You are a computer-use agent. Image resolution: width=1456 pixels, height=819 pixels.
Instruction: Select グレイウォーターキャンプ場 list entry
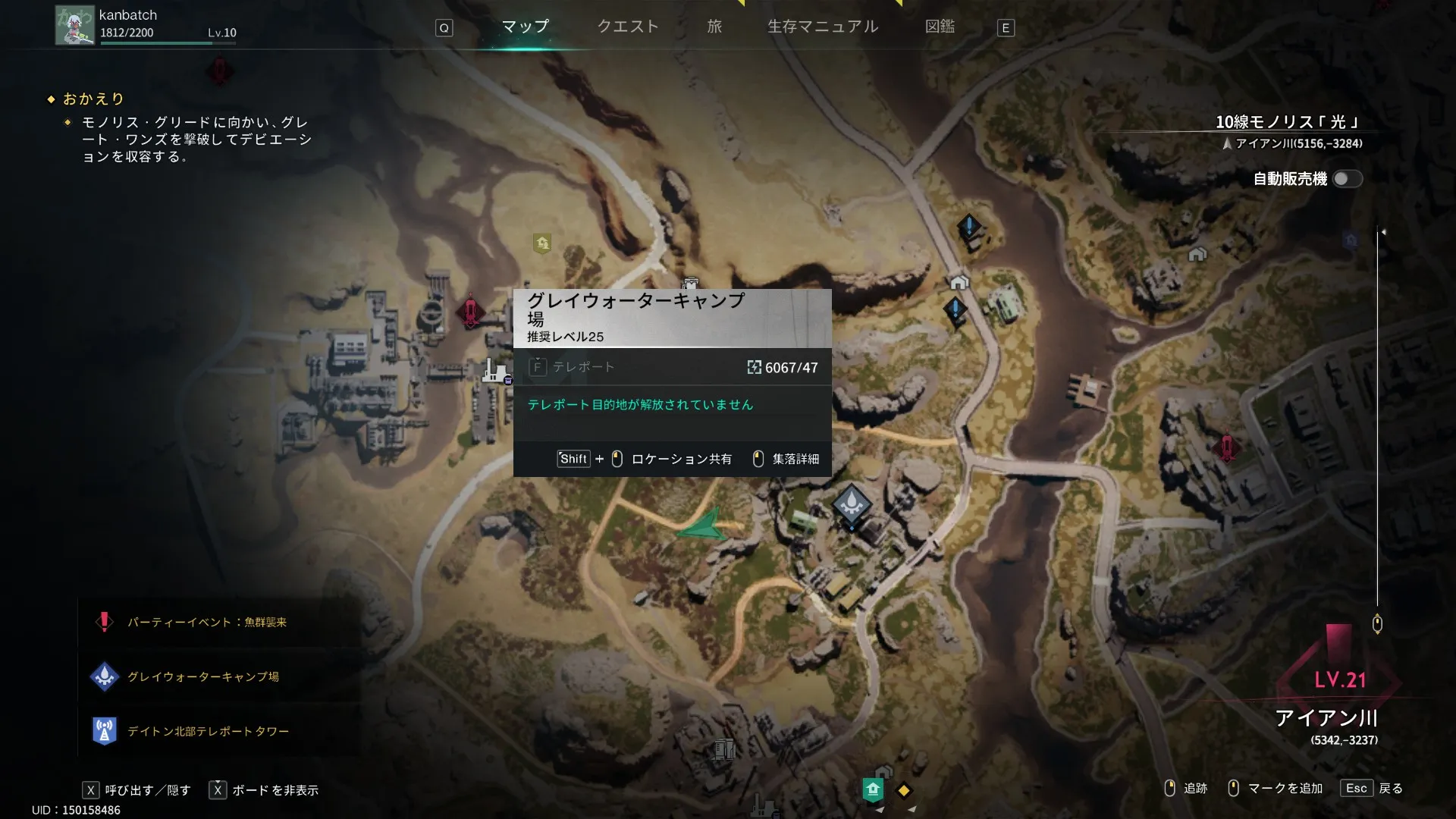tap(202, 676)
